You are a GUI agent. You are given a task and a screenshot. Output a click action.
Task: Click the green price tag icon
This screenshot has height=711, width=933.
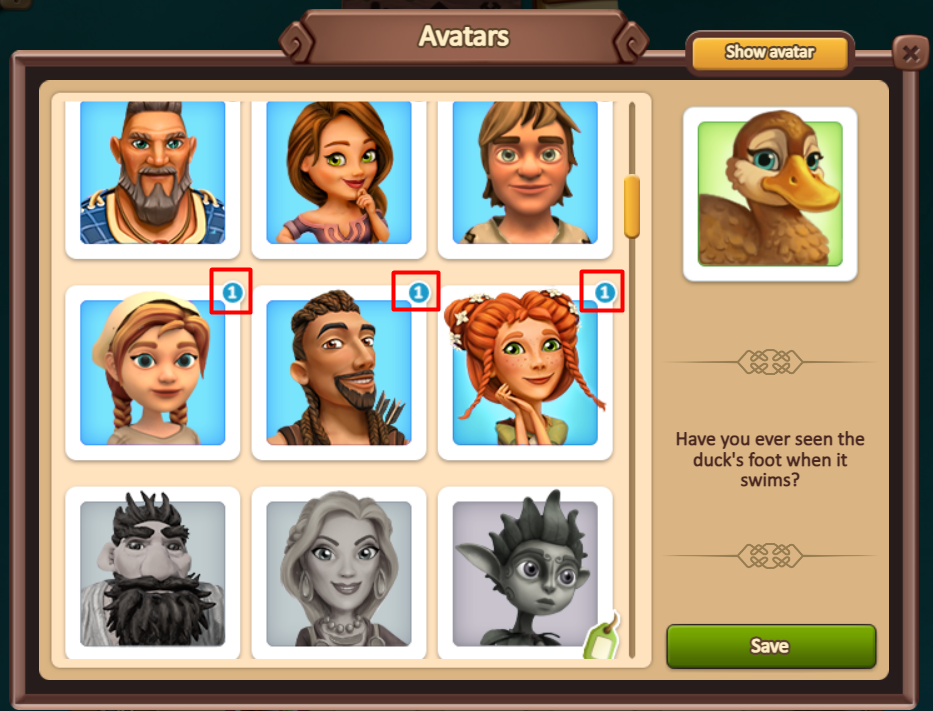(602, 638)
